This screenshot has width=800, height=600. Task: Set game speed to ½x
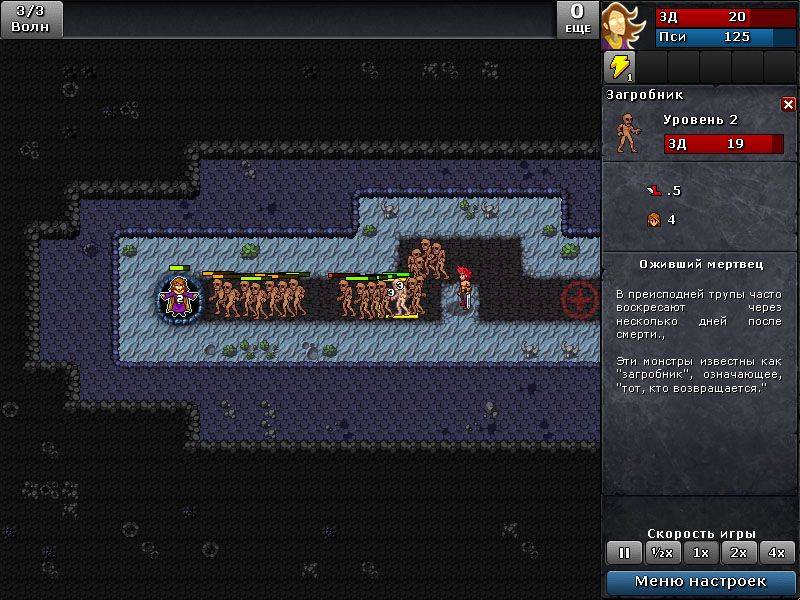point(661,552)
